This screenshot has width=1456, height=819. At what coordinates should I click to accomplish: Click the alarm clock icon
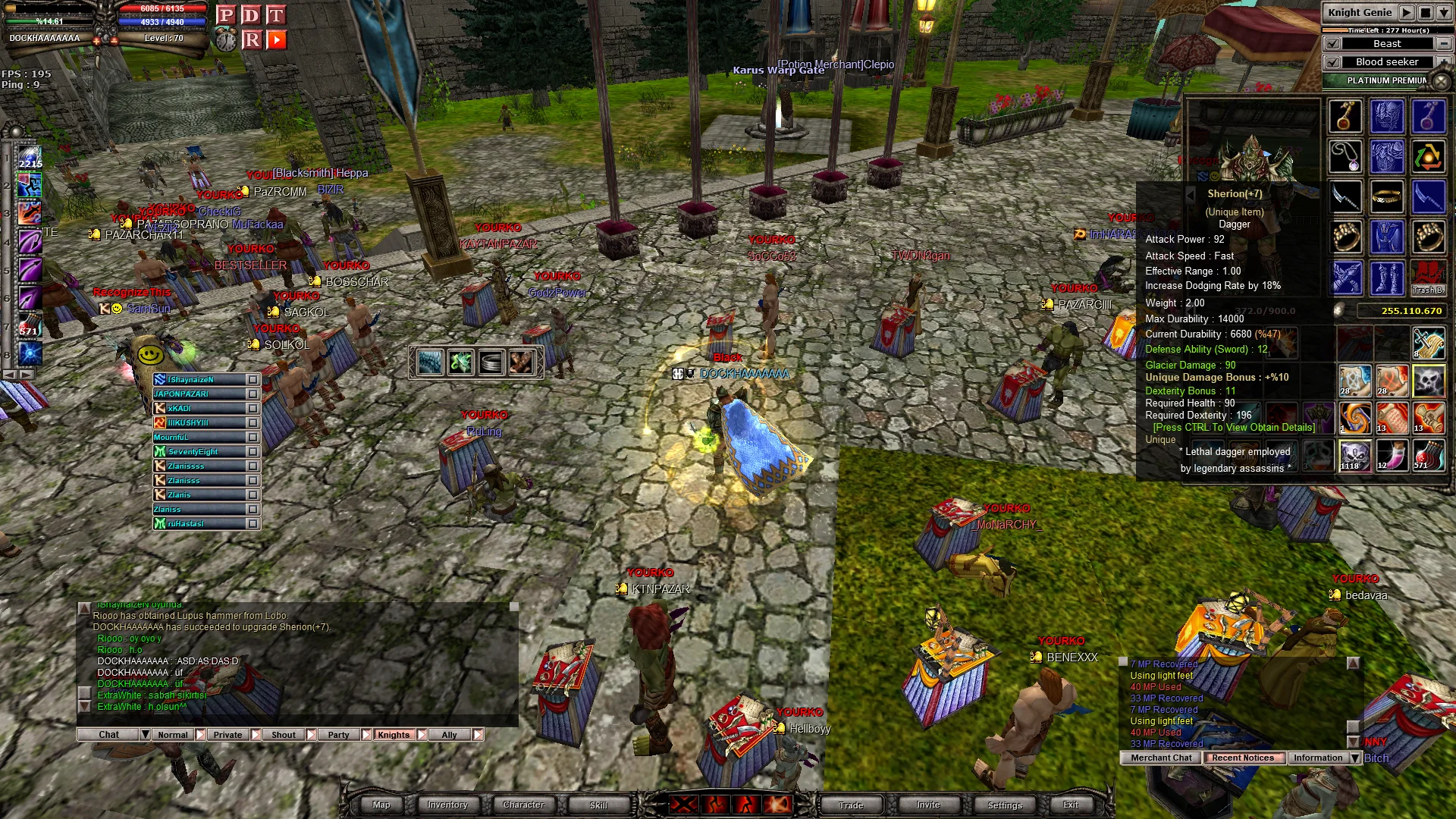click(x=226, y=39)
